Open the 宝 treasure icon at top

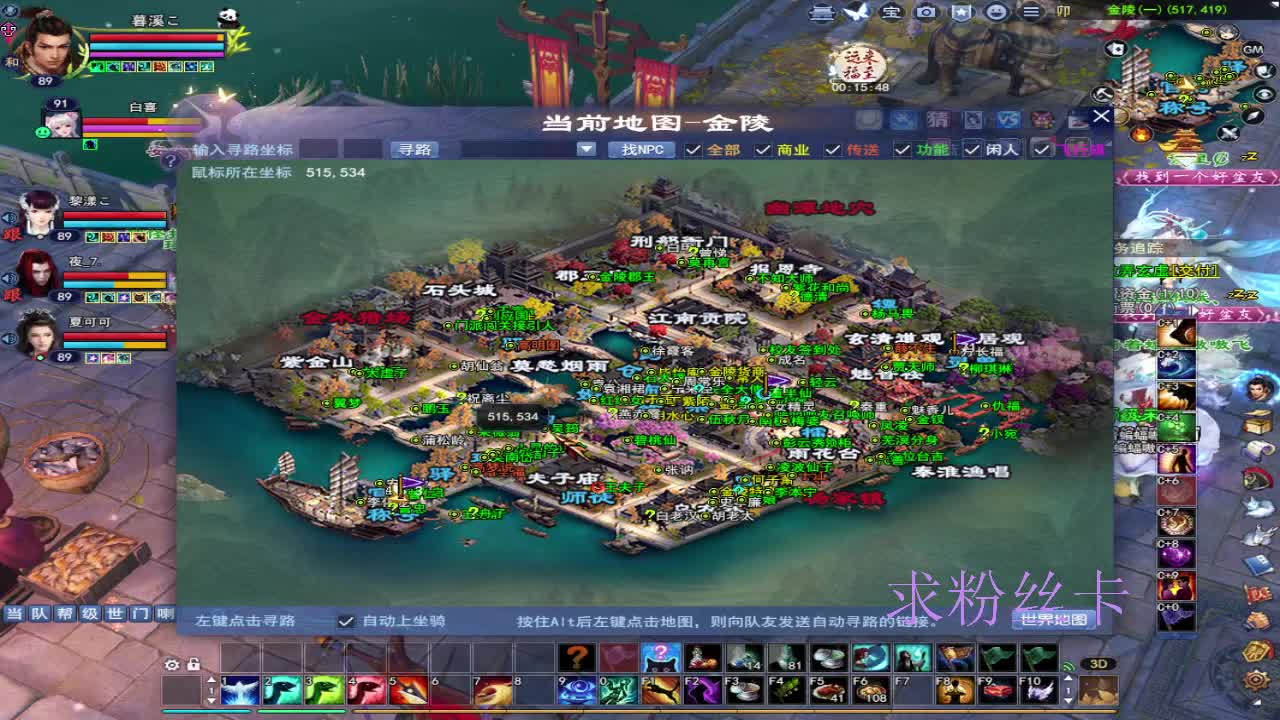coord(891,12)
